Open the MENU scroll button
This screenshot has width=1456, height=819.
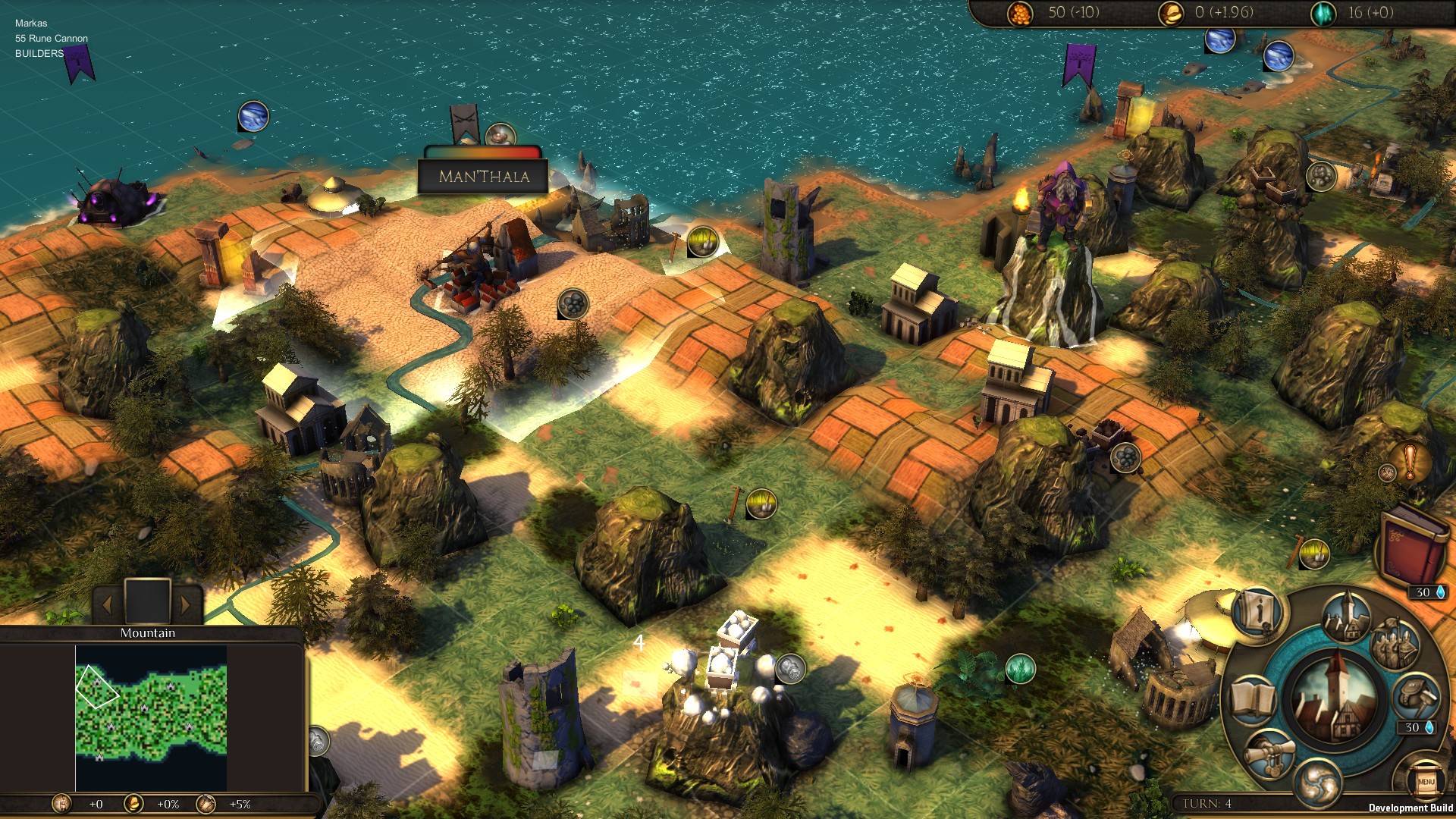pyautogui.click(x=1426, y=783)
